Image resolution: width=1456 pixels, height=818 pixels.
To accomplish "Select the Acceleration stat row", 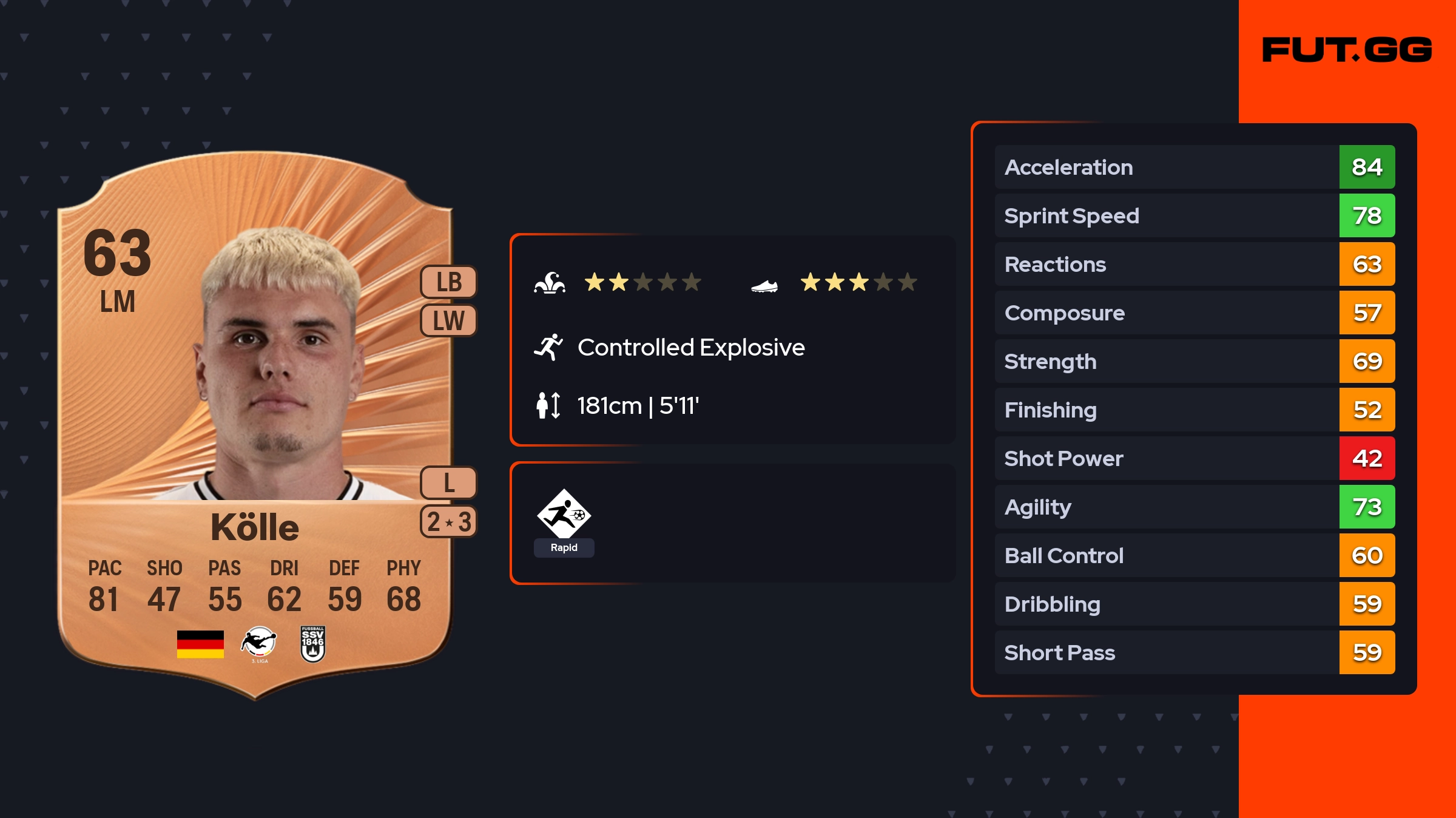I will coord(1195,167).
